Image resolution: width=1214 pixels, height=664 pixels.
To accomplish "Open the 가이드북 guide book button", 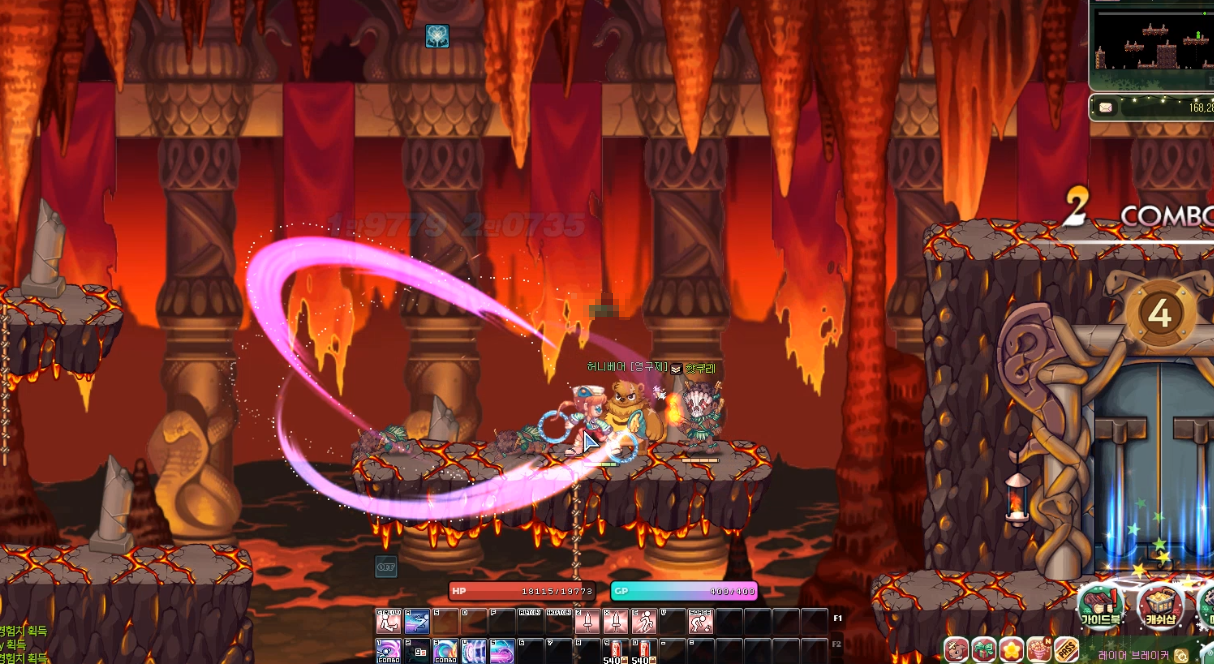I will pos(1099,605).
